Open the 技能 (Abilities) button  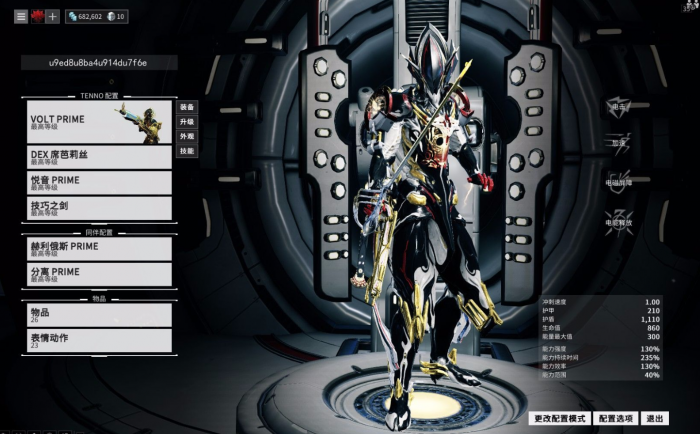pos(187,151)
